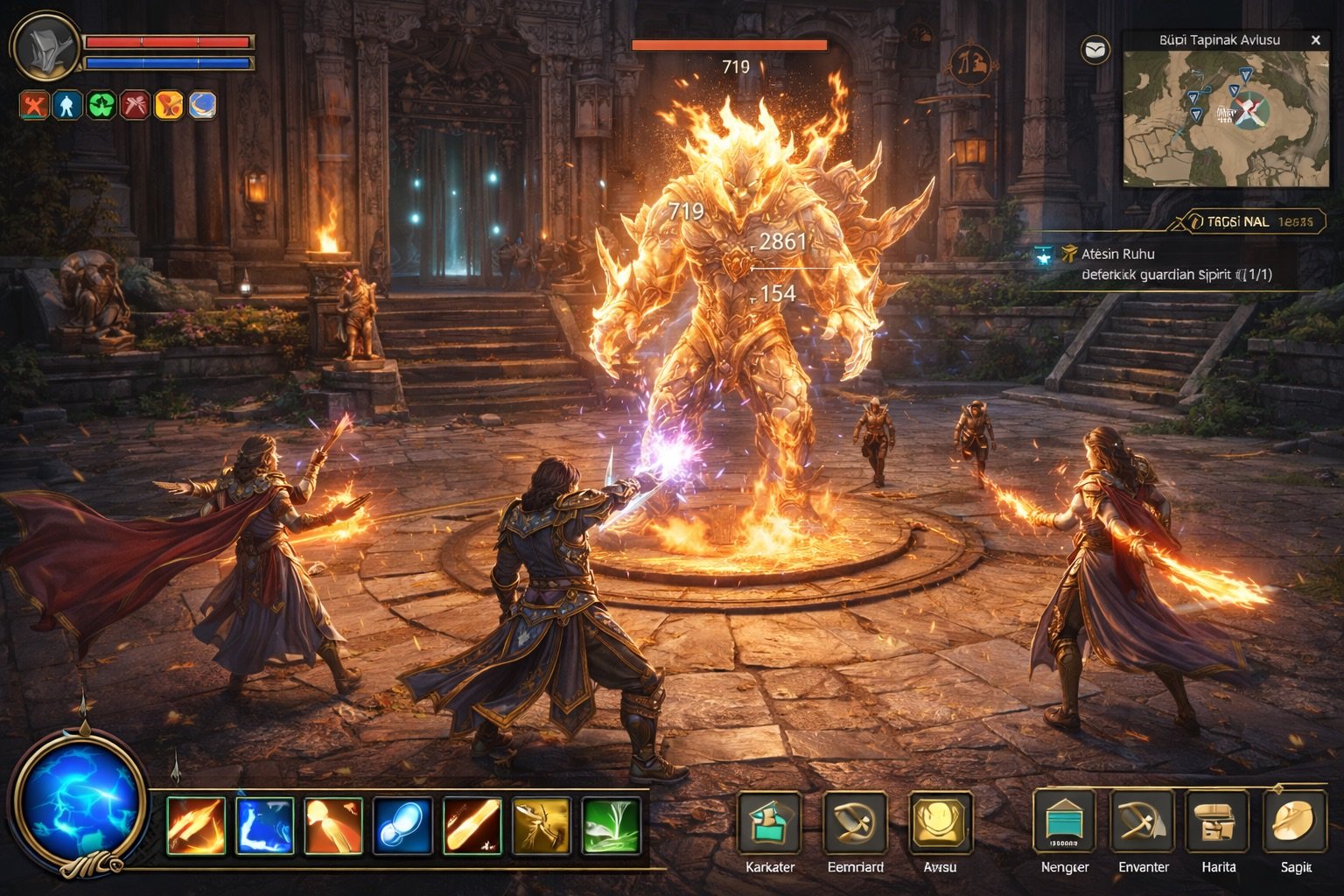Activate the yellow slash skill
The width and height of the screenshot is (1344, 896).
point(542,825)
